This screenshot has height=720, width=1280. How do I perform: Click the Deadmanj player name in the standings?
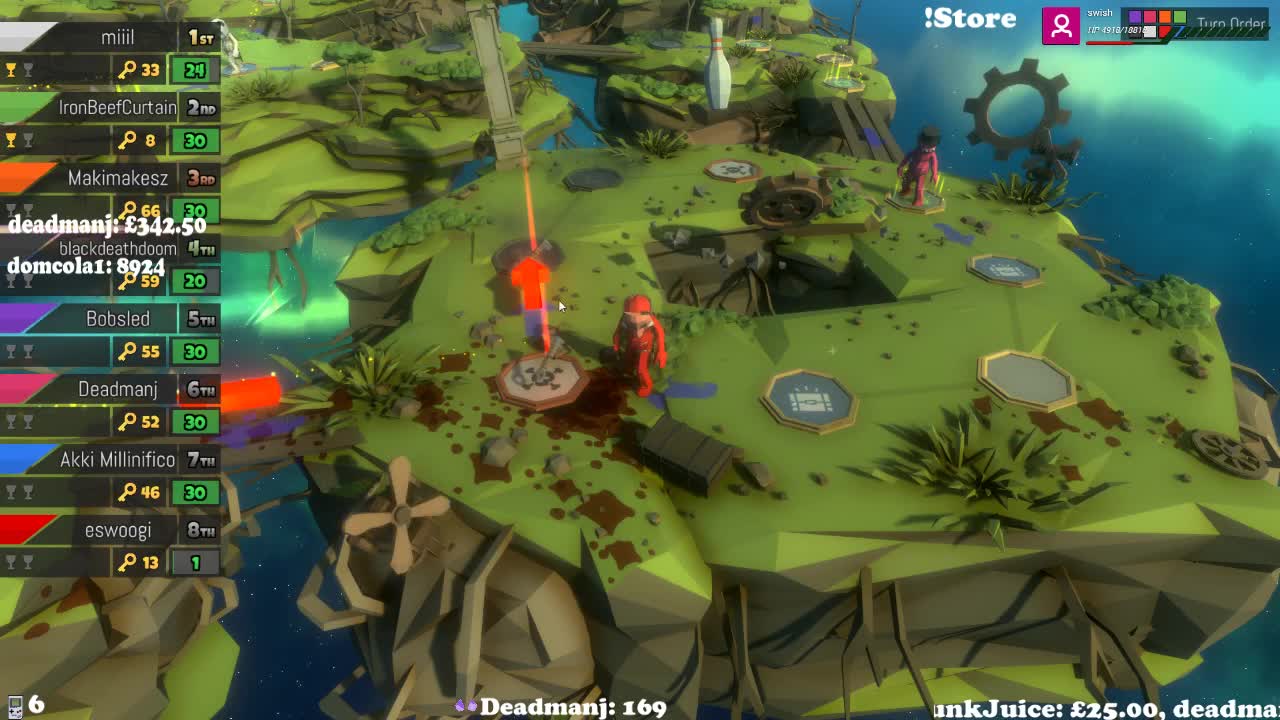pos(117,389)
